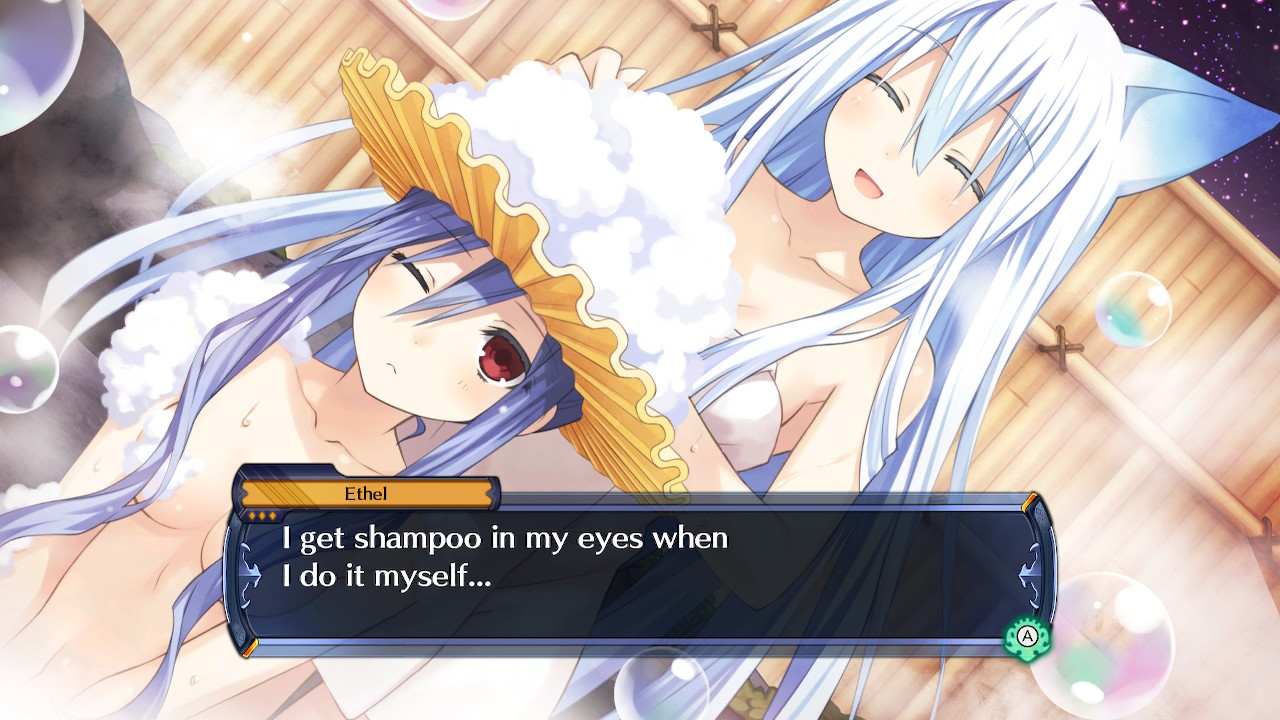Click the top-right orange notch of the text window
This screenshot has height=720, width=1280.
point(1031,500)
